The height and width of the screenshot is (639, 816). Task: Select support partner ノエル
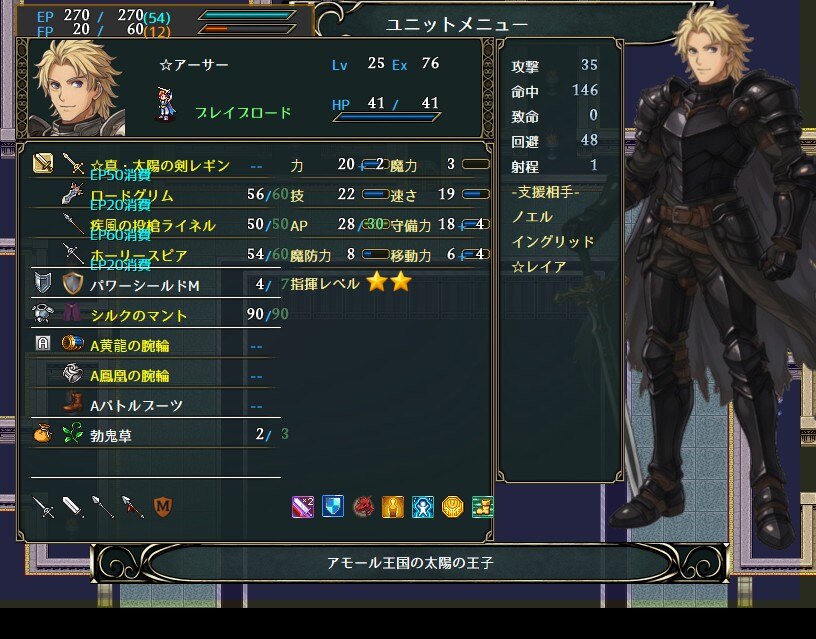pos(532,216)
